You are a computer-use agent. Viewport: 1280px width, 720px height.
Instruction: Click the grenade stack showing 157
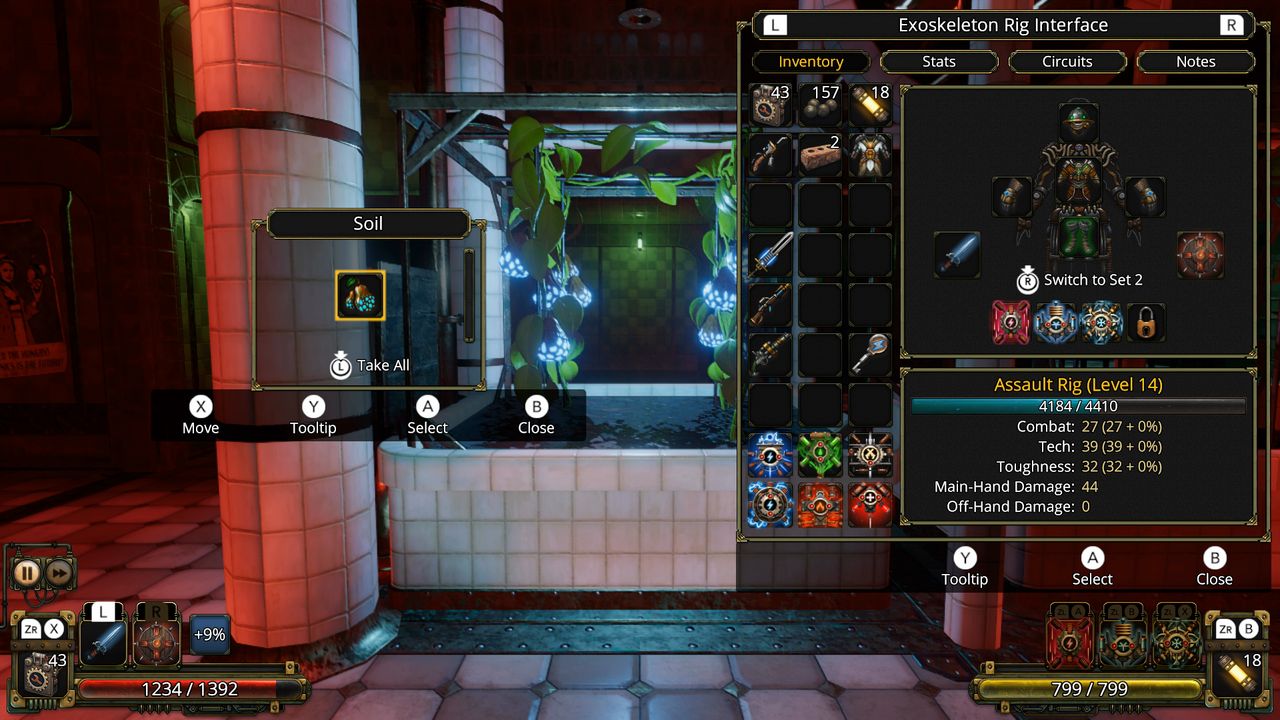click(x=818, y=103)
